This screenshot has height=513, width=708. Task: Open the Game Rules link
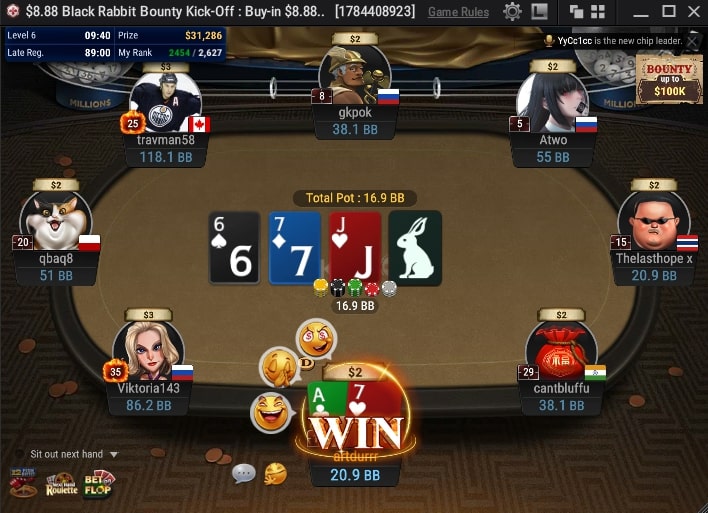coord(458,12)
